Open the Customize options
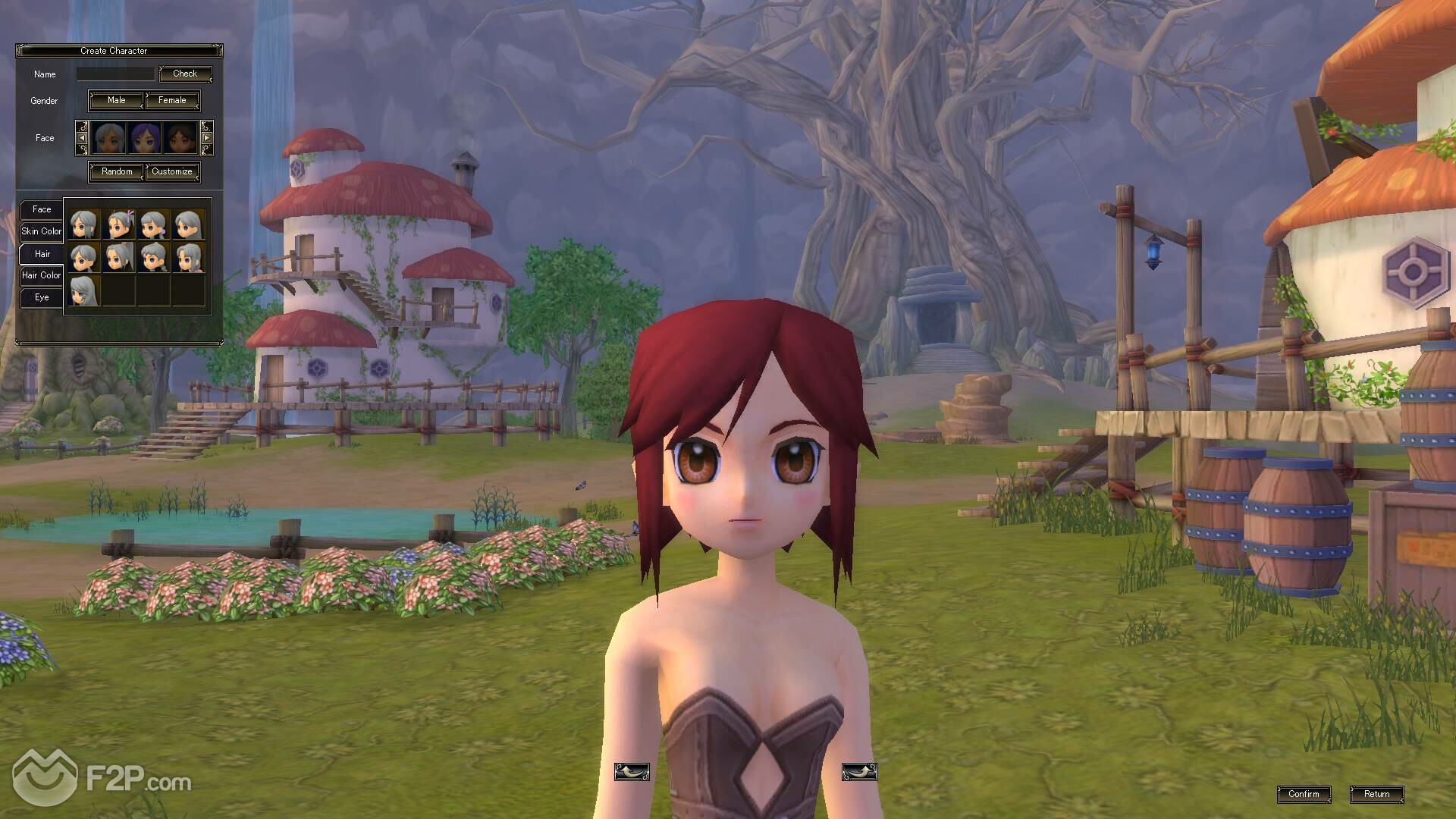 [172, 171]
